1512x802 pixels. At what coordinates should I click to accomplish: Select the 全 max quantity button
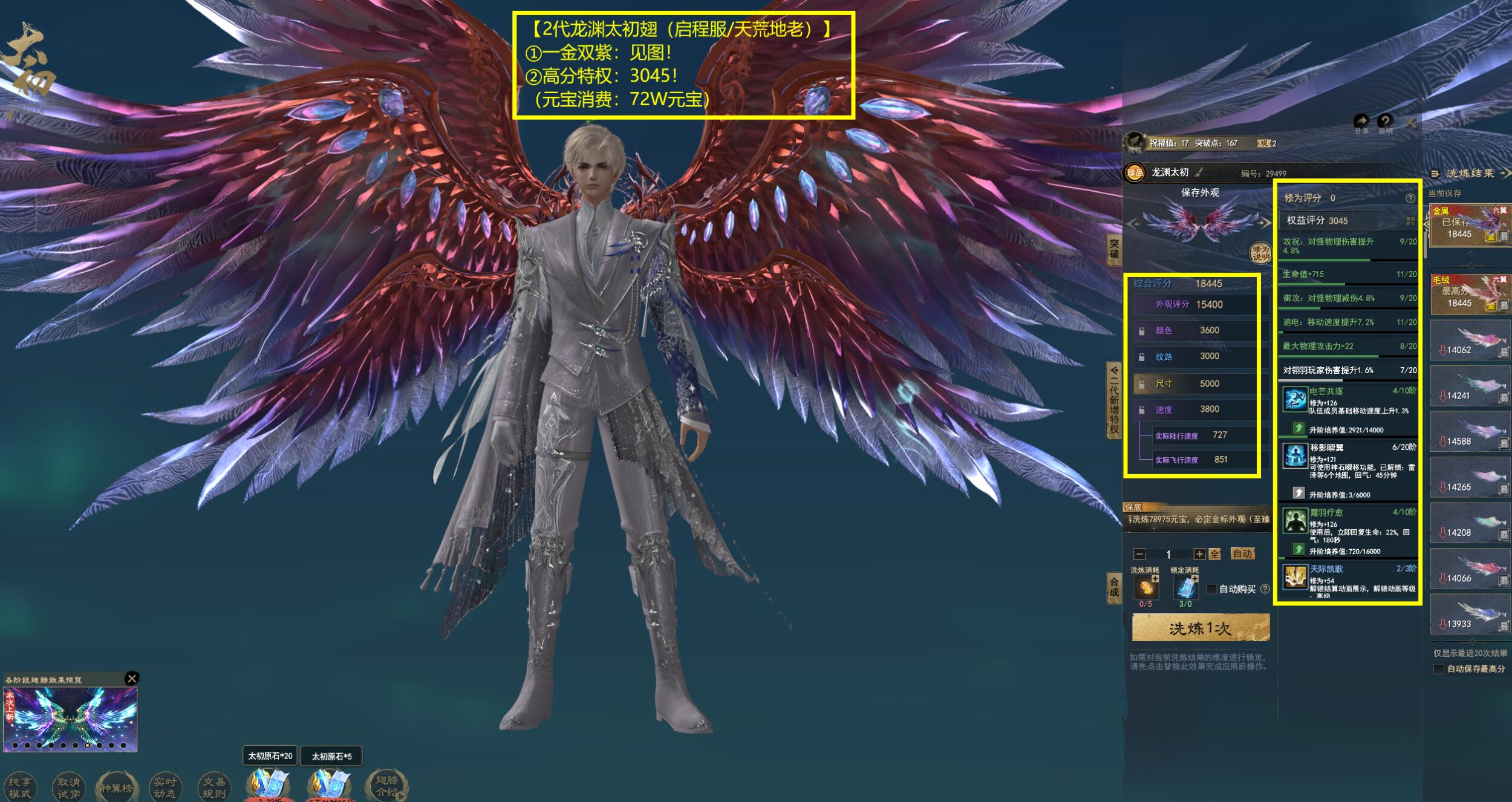tap(1214, 554)
